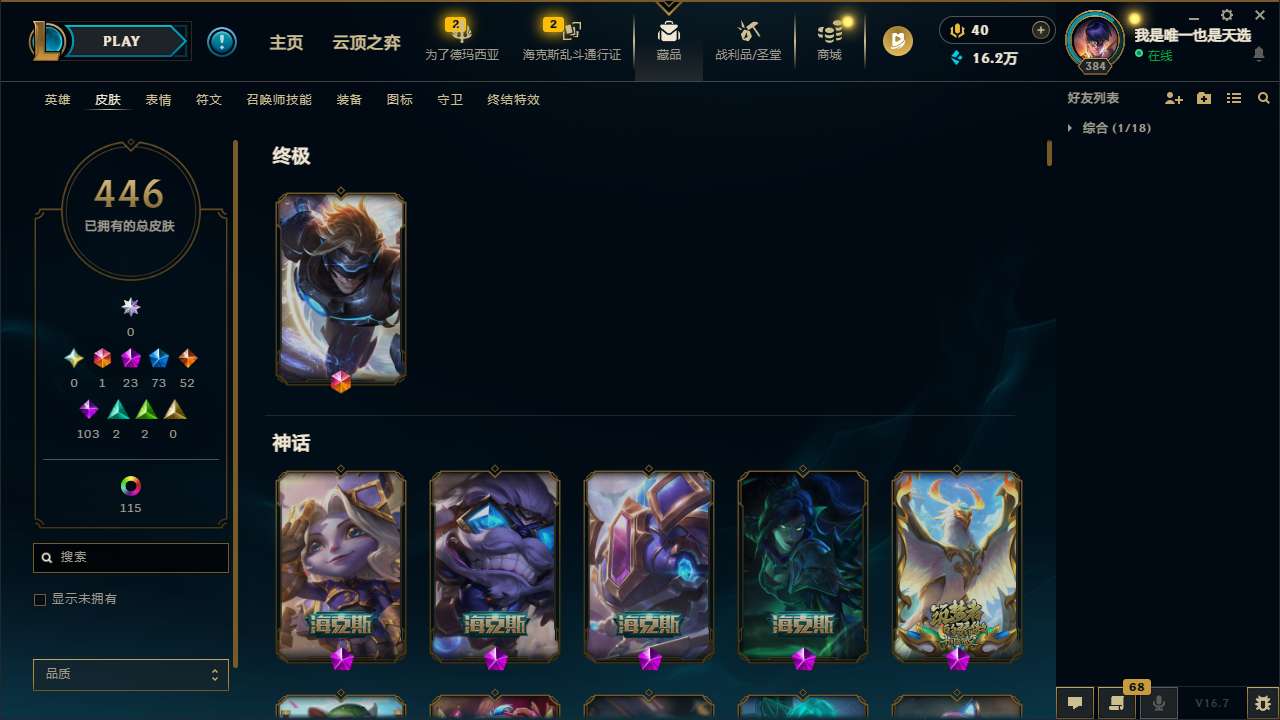Click the add friend icon in the friends panel
1280x720 pixels.
pyautogui.click(x=1174, y=97)
